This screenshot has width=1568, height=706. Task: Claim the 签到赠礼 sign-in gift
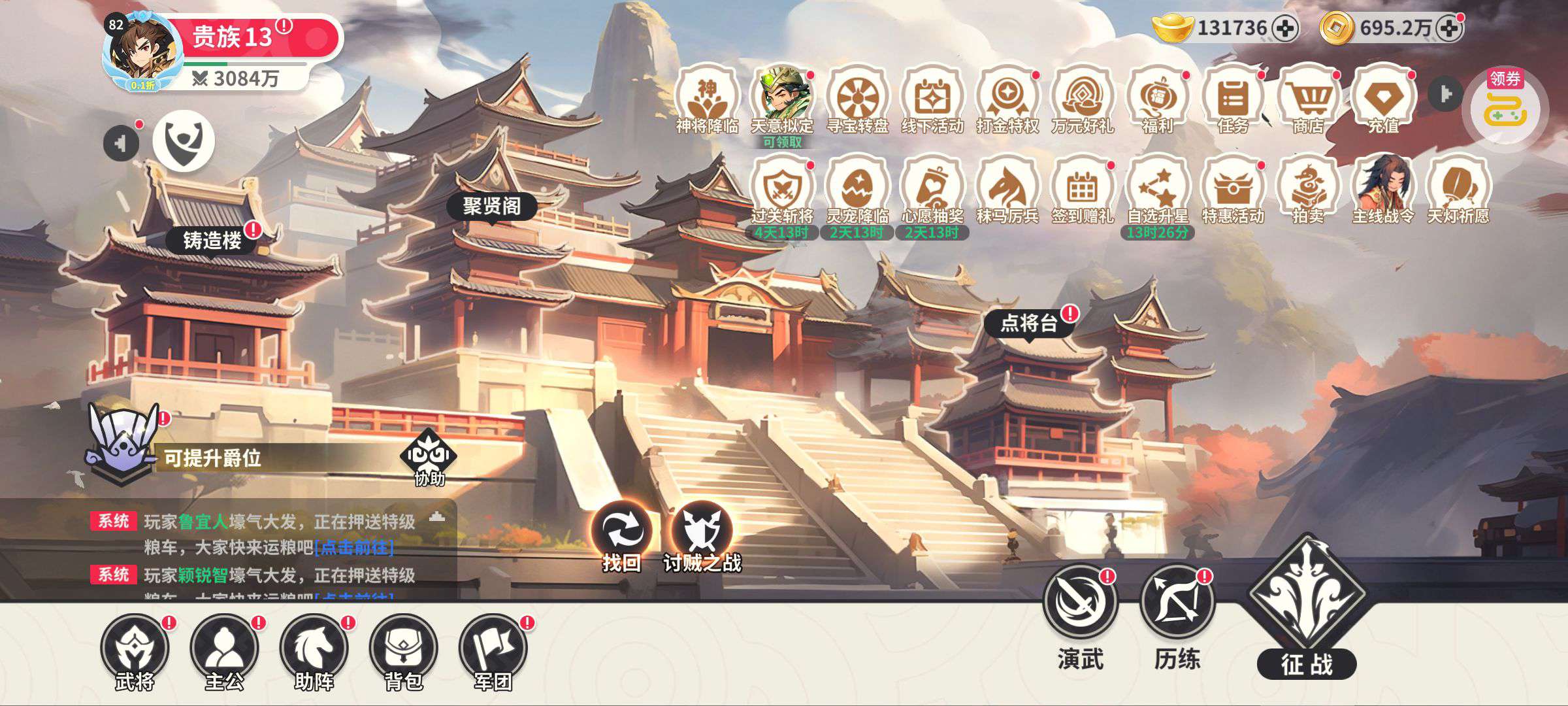click(x=1083, y=190)
